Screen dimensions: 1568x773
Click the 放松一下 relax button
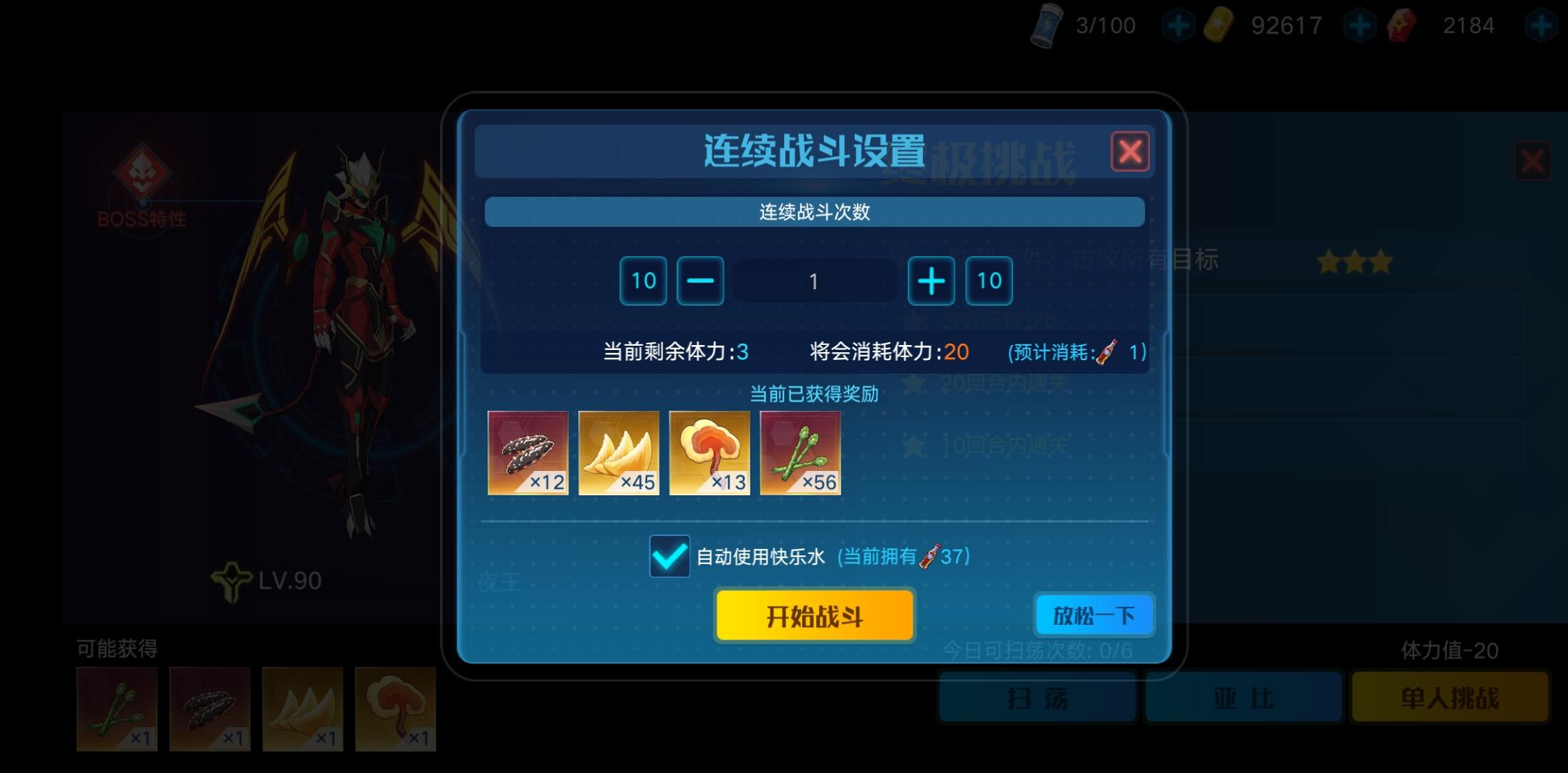(1093, 615)
